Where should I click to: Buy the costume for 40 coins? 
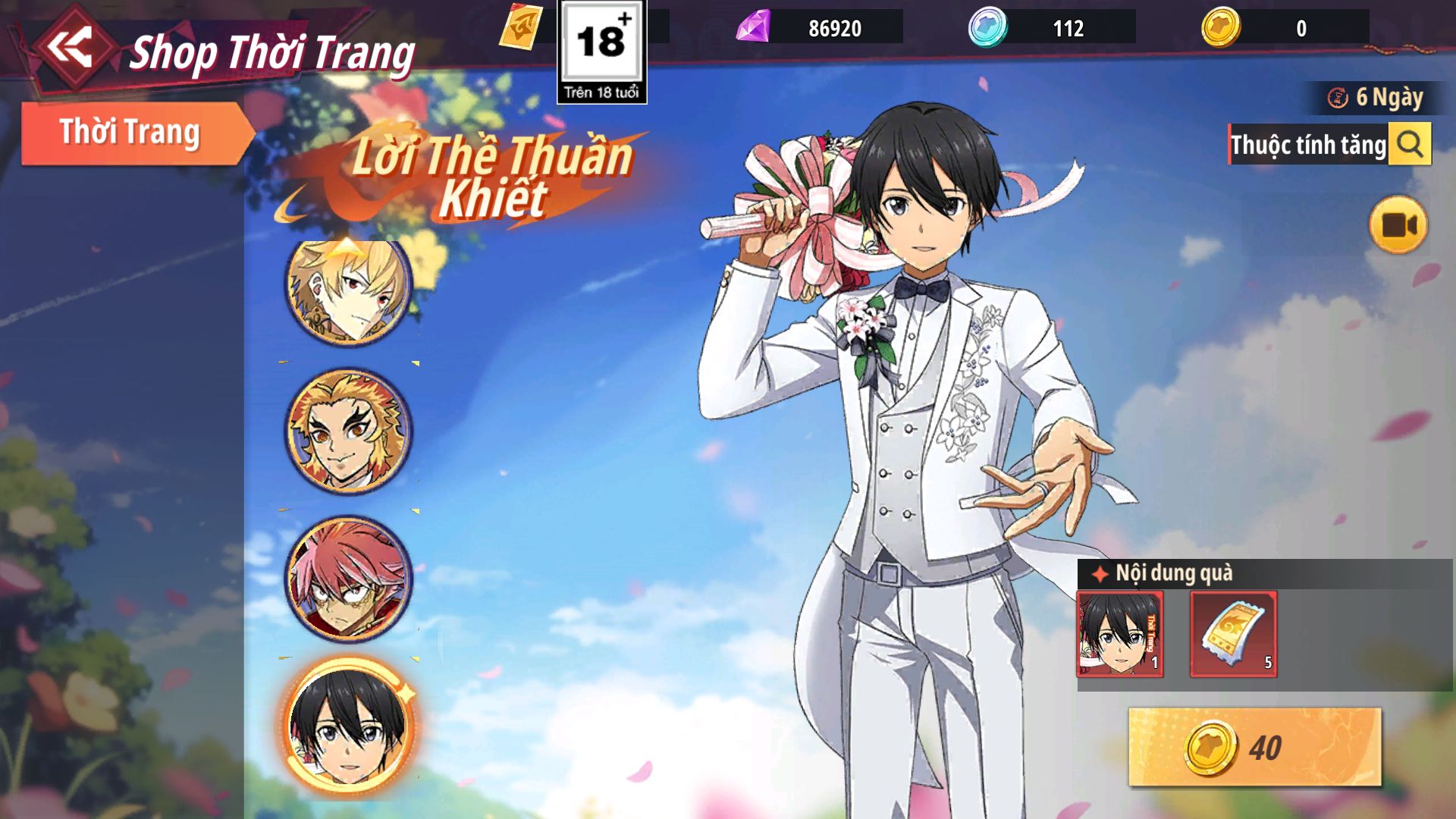(x=1254, y=748)
